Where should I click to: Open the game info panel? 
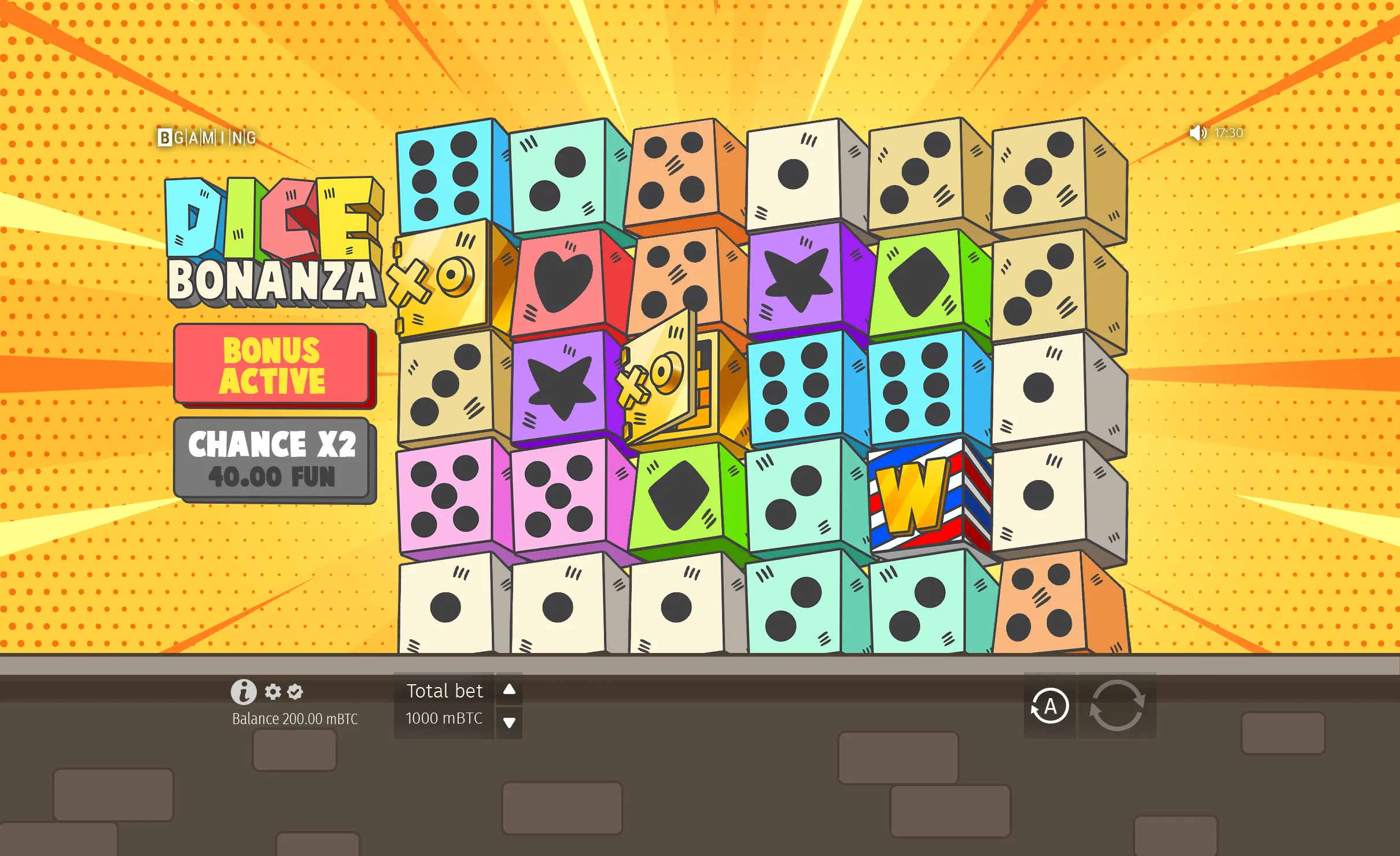coord(244,691)
